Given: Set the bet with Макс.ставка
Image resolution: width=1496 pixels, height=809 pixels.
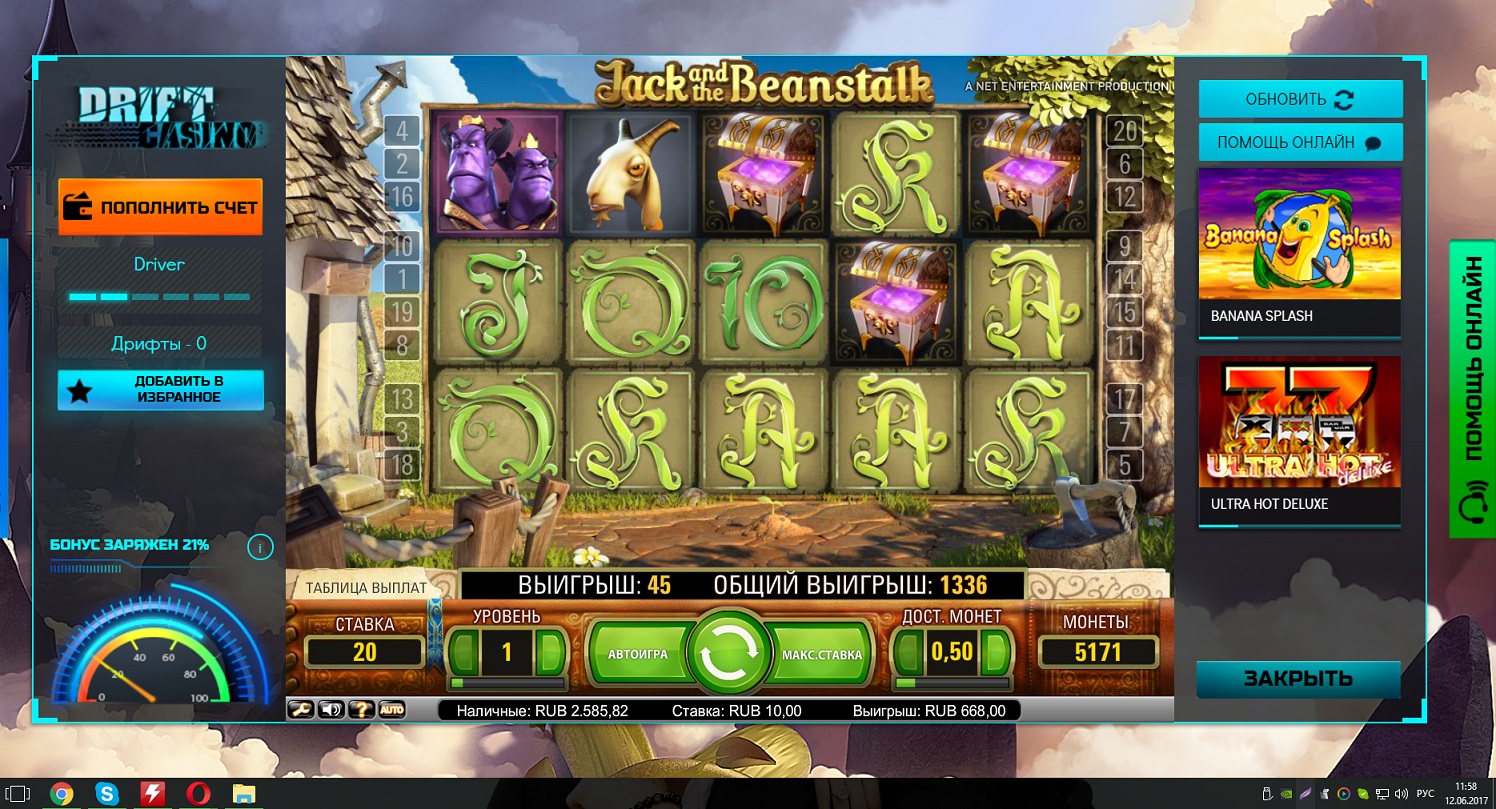Looking at the screenshot, I should point(821,654).
